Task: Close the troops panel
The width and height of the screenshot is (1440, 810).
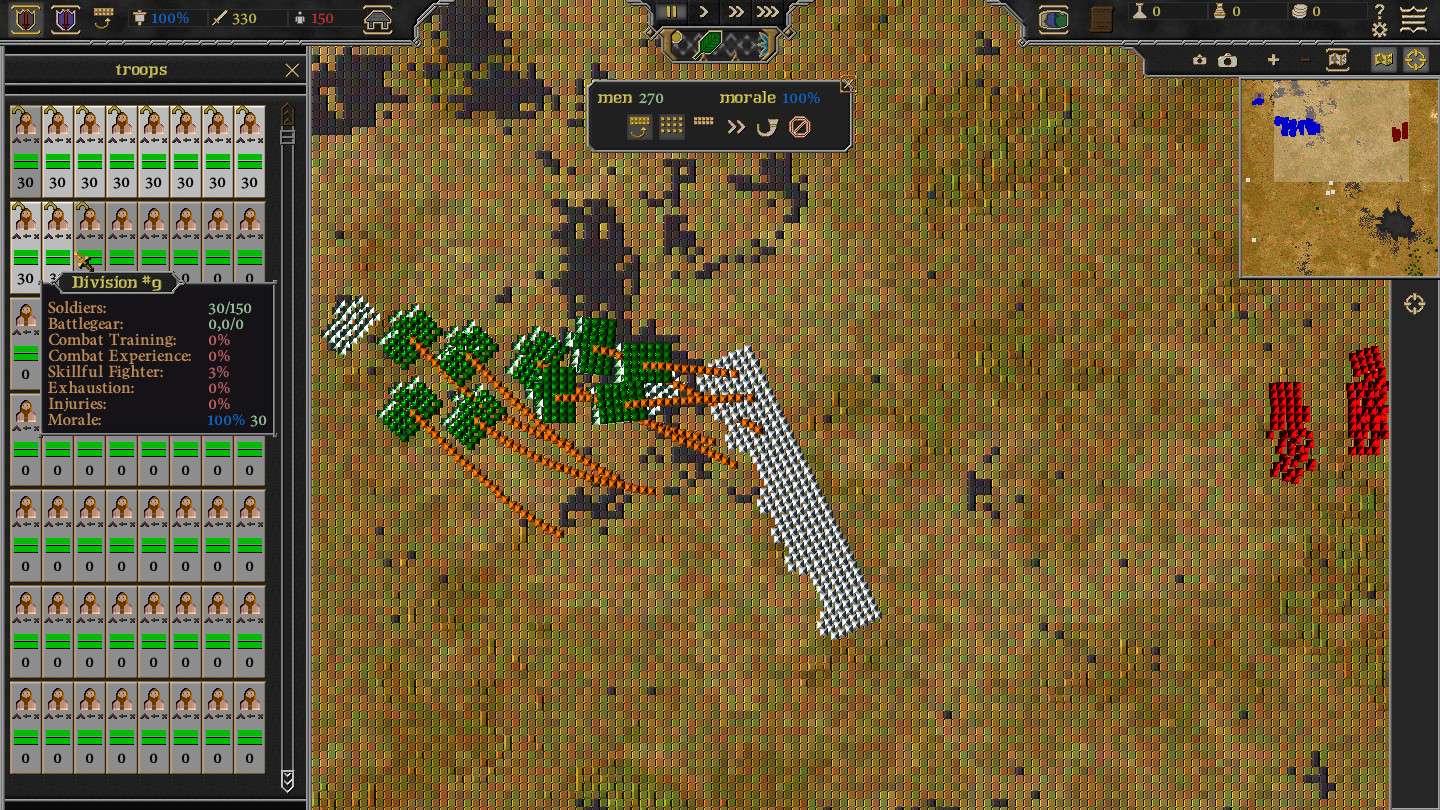Action: tap(292, 70)
